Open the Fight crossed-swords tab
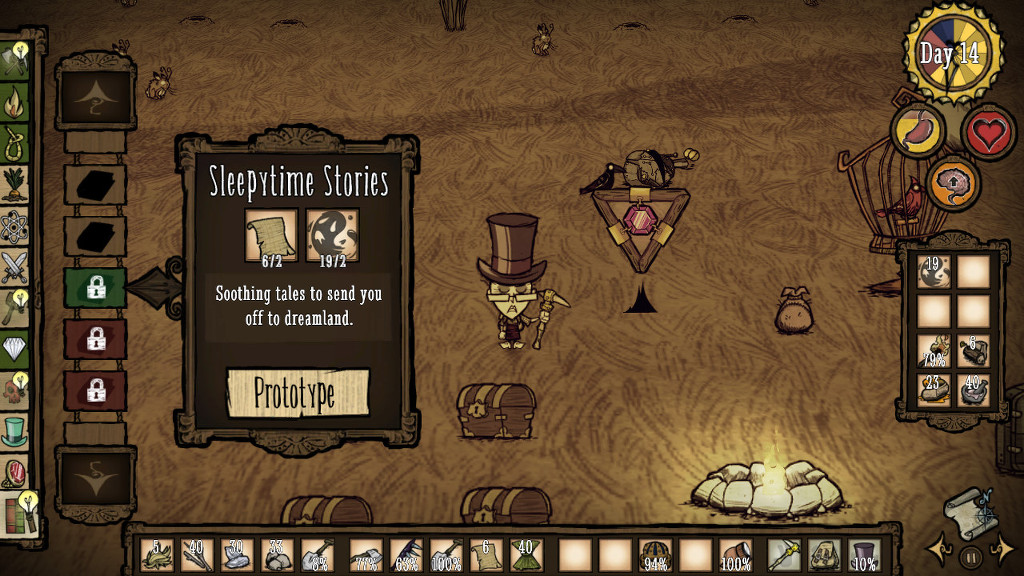1024x576 pixels. pyautogui.click(x=14, y=267)
